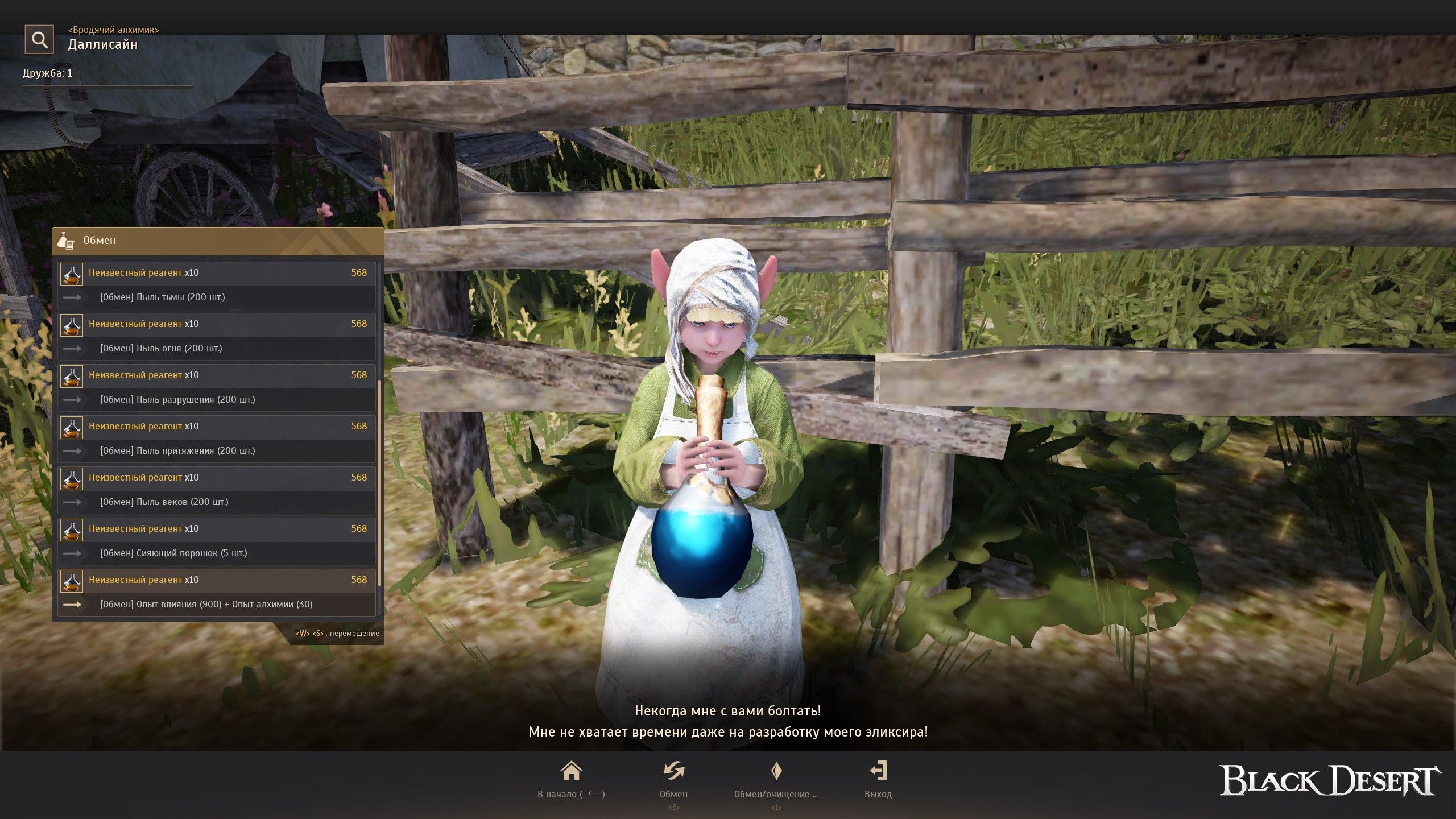
Task: Choose the Пыль огня (200 шт.) exchange
Action: tap(217, 336)
